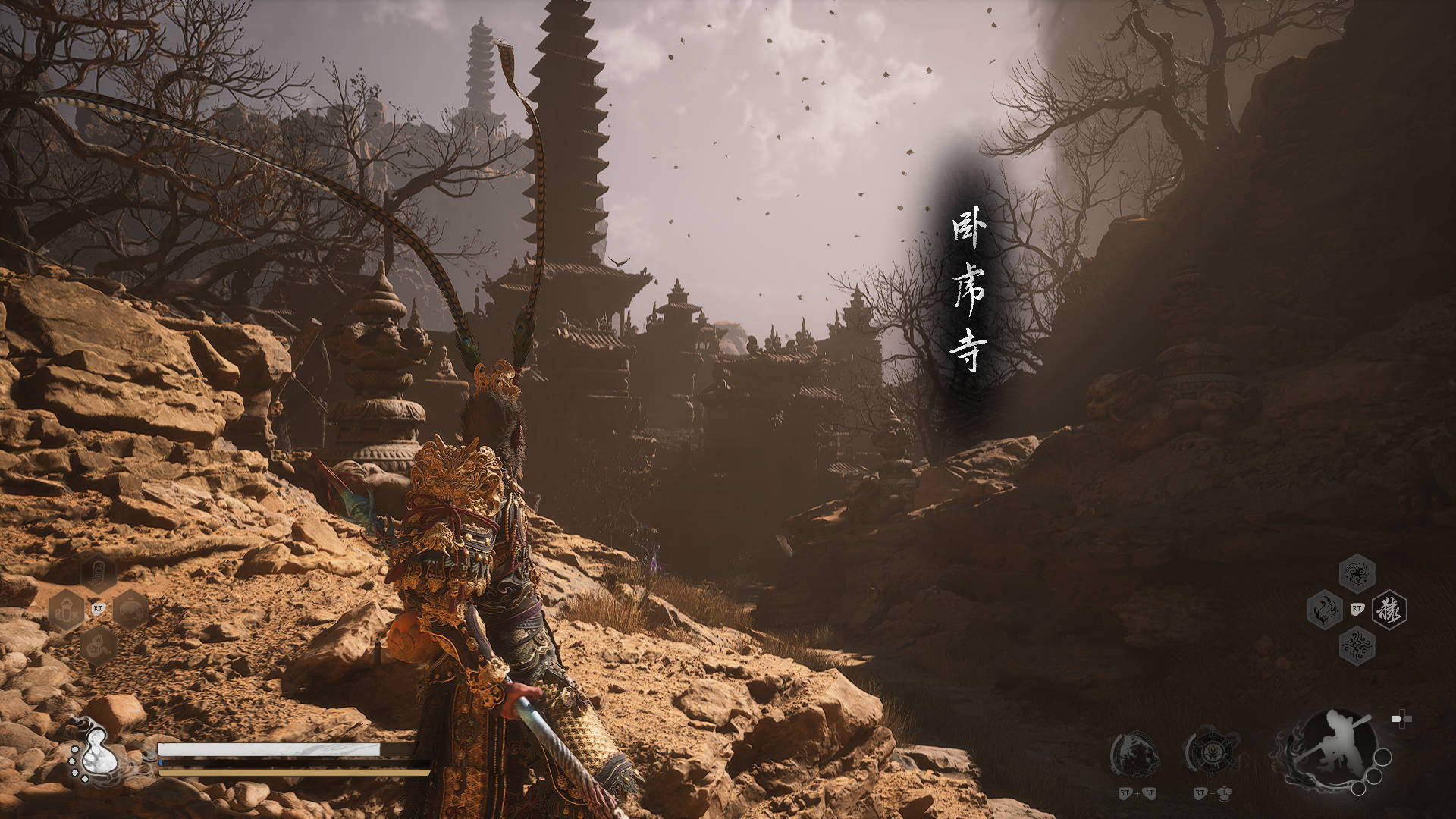Viewport: 1456px width, 819px height.
Task: Activate the bottom cross-shaped swirl spell hexagon
Action: [1357, 645]
